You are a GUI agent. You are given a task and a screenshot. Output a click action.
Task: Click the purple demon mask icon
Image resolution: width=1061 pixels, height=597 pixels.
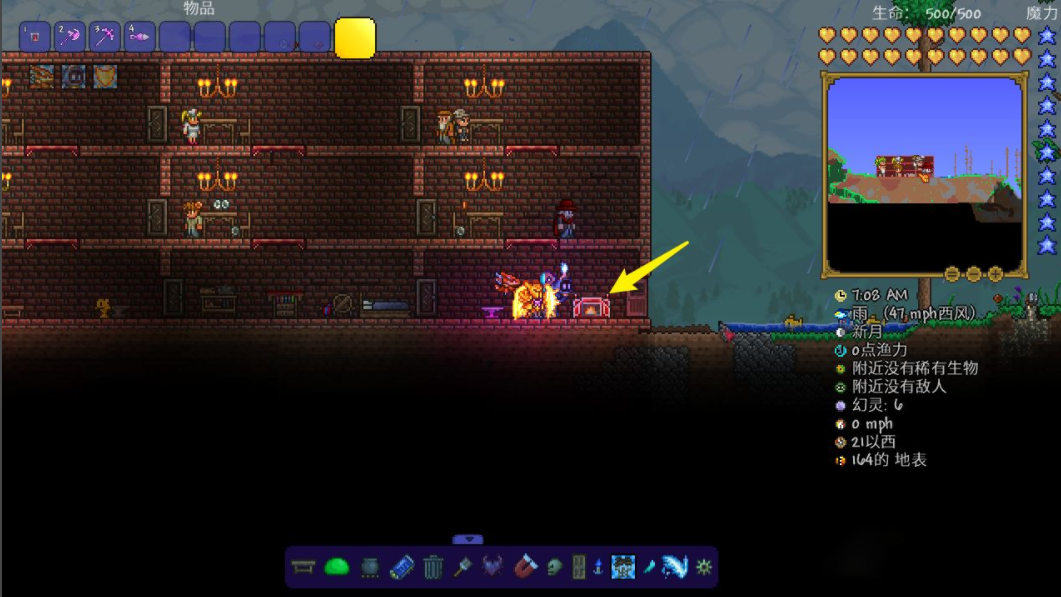493,567
